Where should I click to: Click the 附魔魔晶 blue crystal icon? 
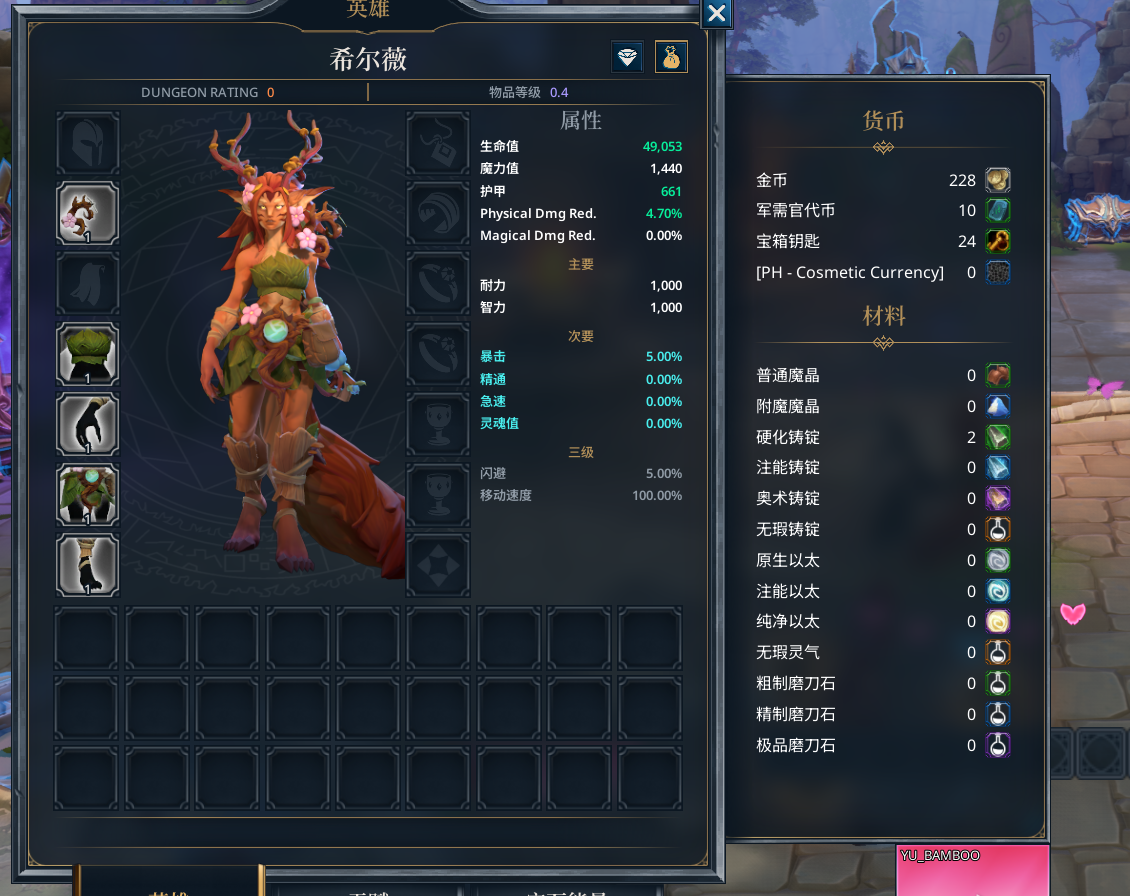coord(998,406)
